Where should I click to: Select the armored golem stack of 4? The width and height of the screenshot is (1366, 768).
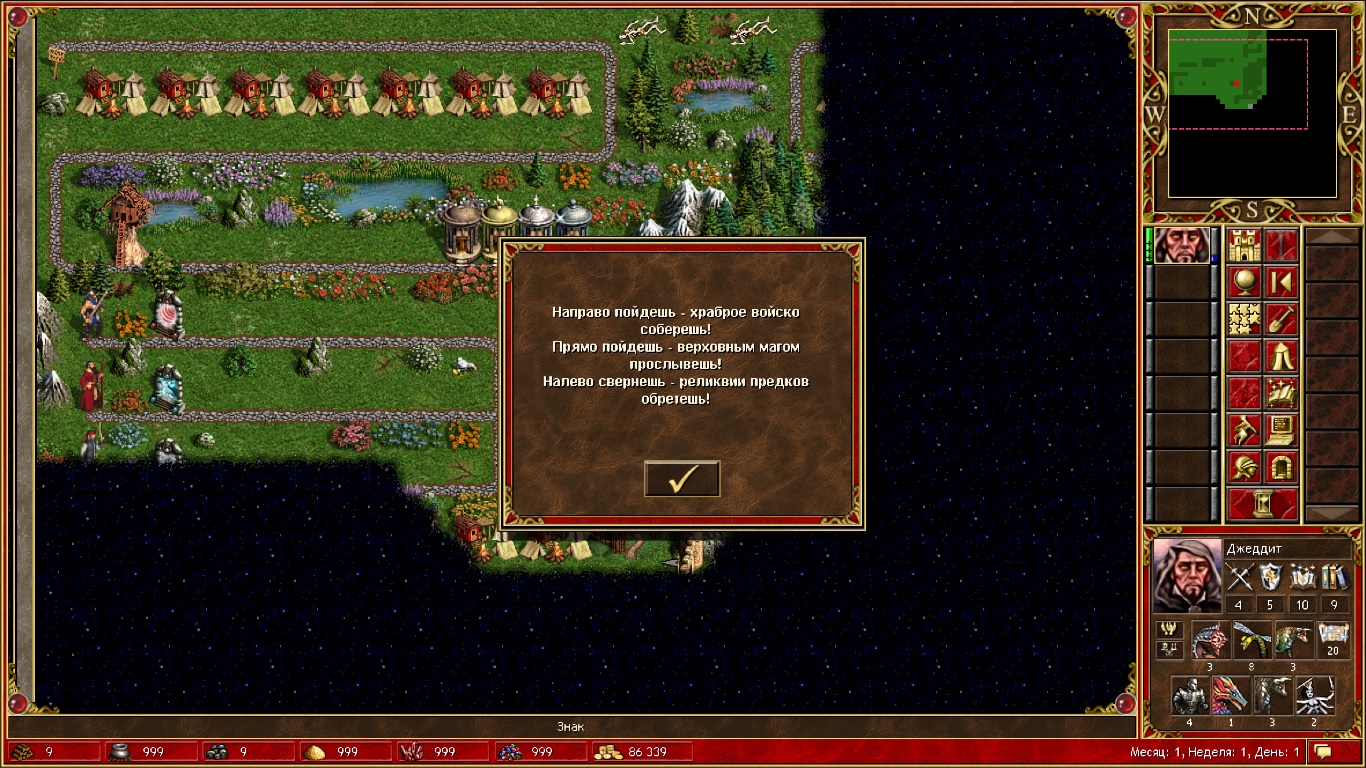point(1189,696)
